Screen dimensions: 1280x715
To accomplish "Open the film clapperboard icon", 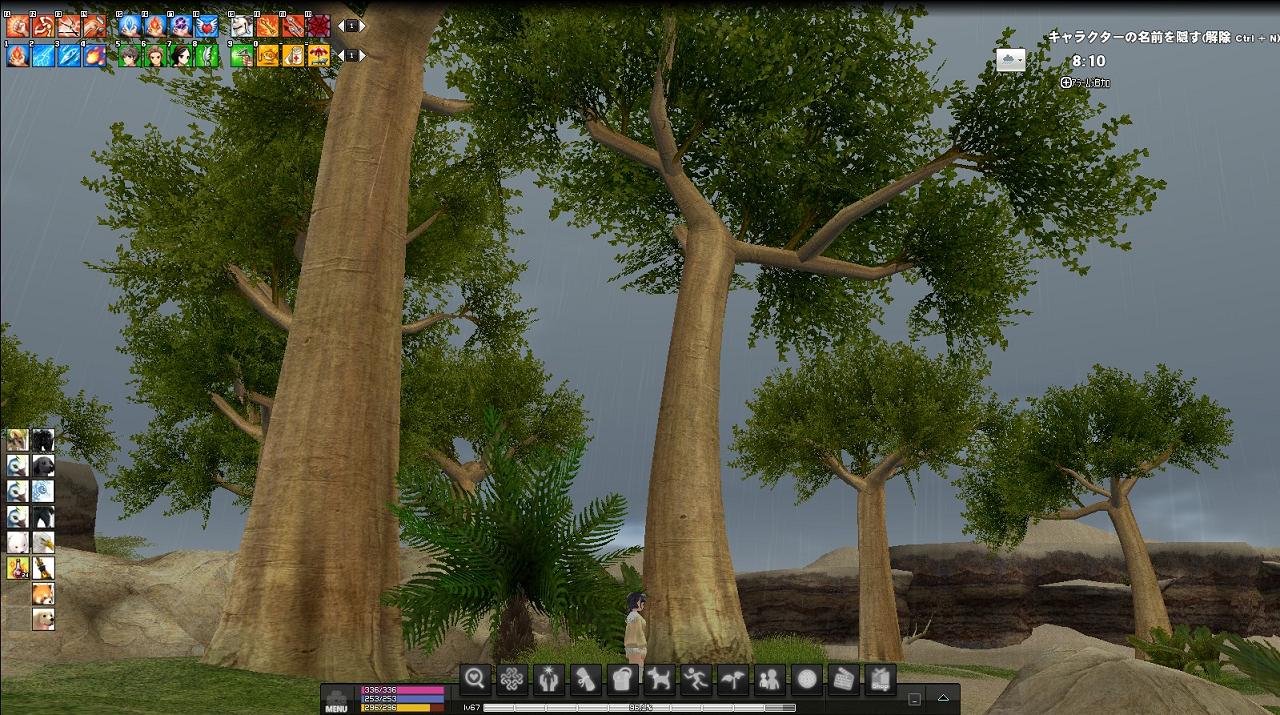I will point(844,679).
